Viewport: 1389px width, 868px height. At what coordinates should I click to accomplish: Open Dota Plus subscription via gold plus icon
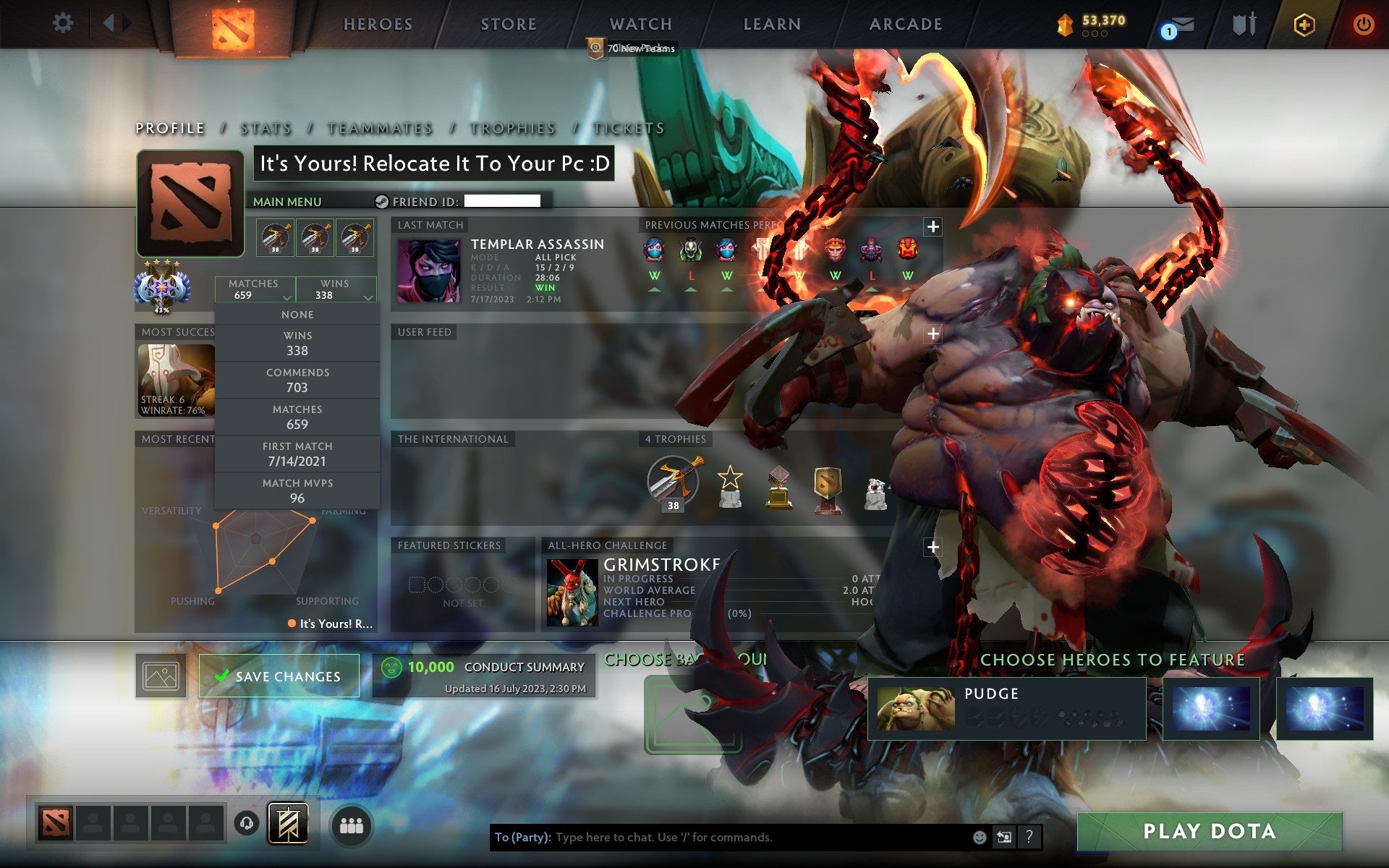pos(1302,24)
